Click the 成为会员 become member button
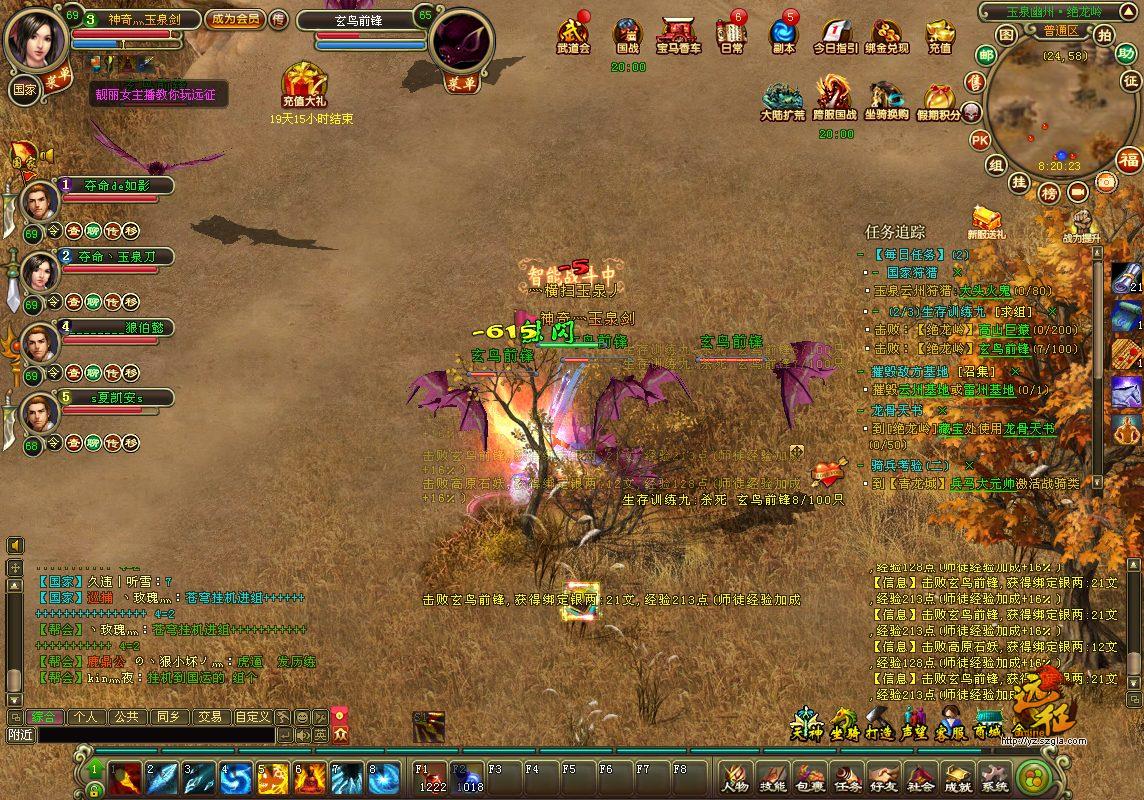1144x800 pixels. click(235, 19)
